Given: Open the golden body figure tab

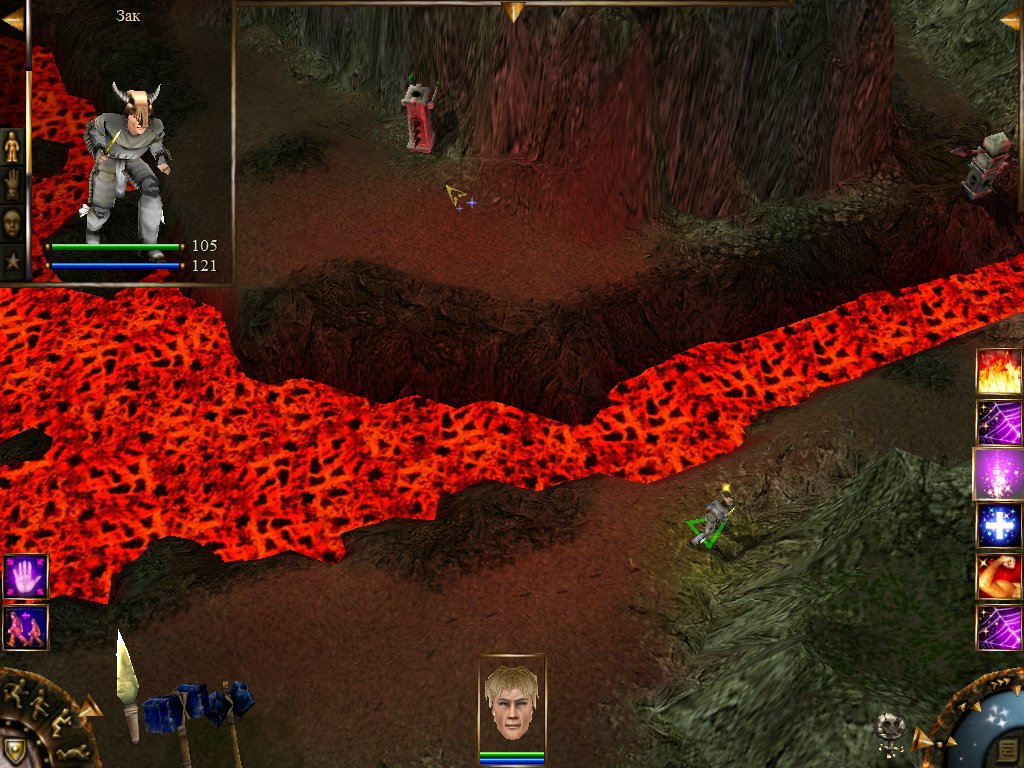Looking at the screenshot, I should [12, 147].
